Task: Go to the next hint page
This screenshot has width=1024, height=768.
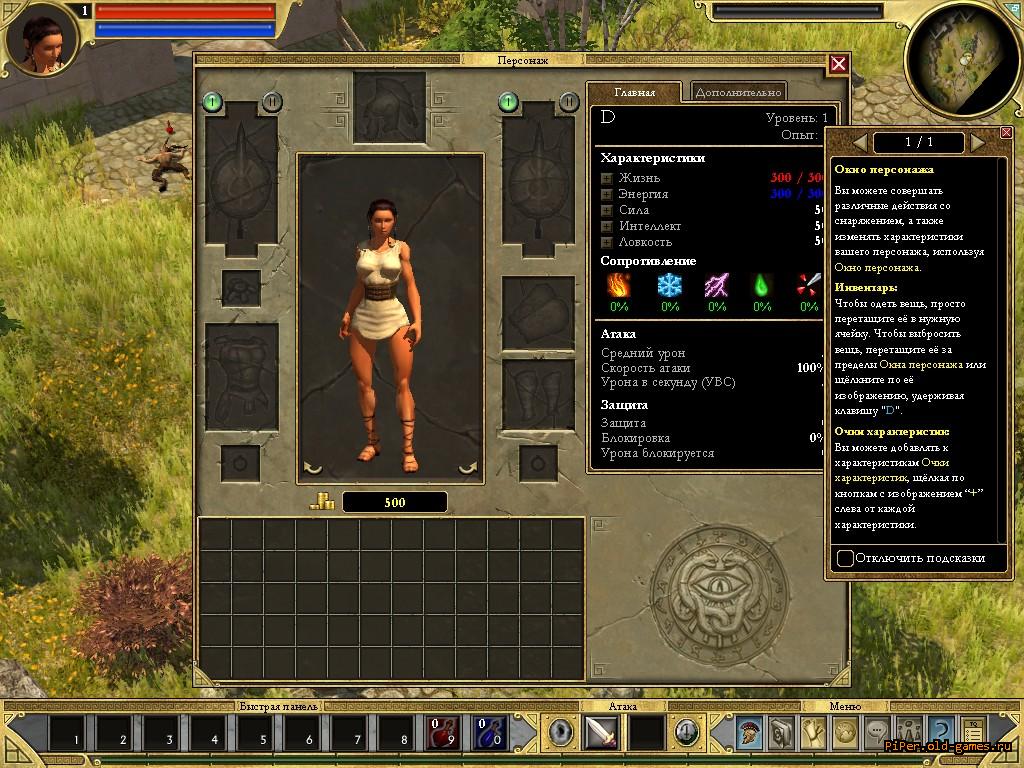Action: [977, 143]
